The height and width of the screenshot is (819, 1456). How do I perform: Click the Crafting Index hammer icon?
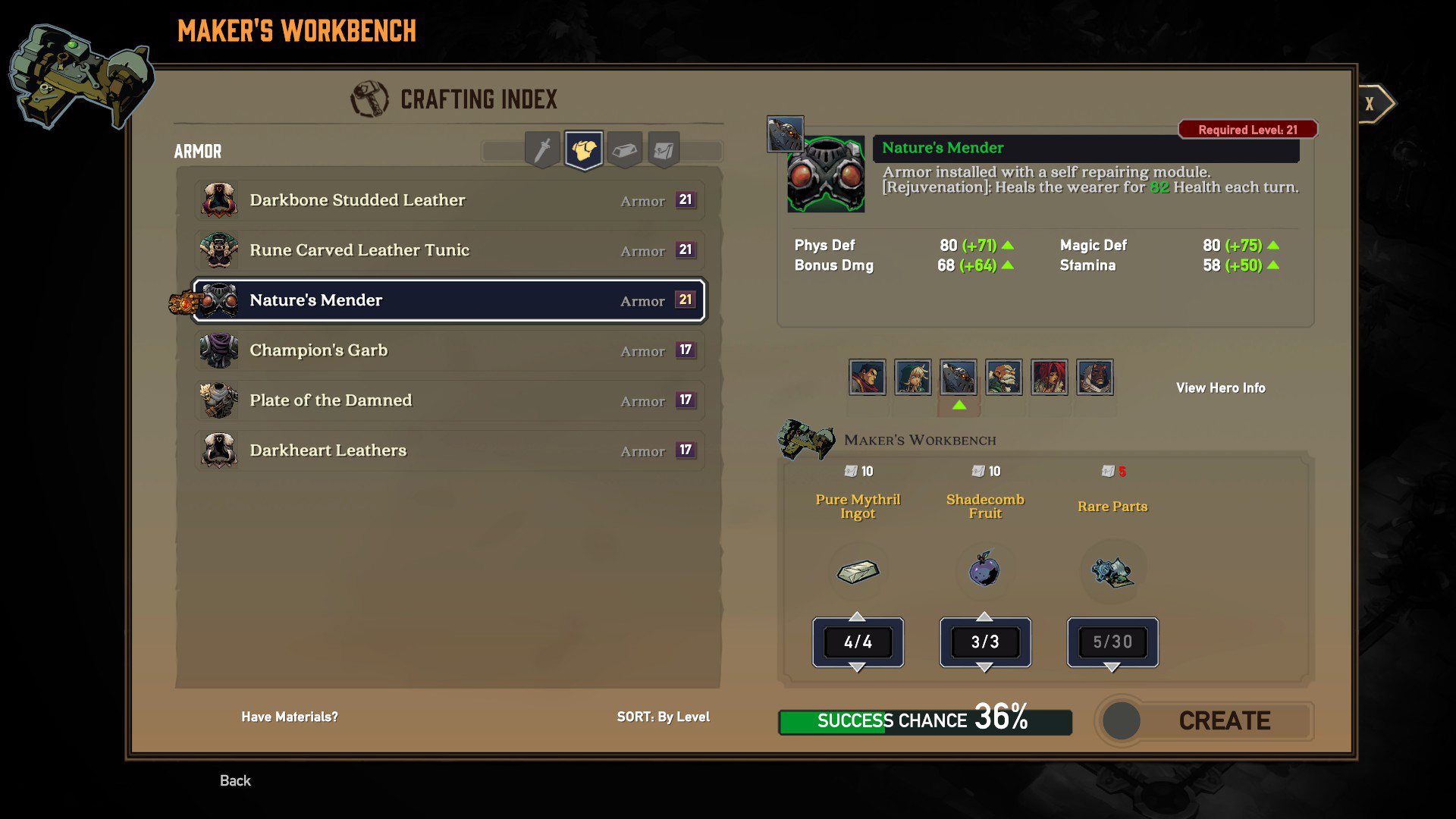point(369,98)
